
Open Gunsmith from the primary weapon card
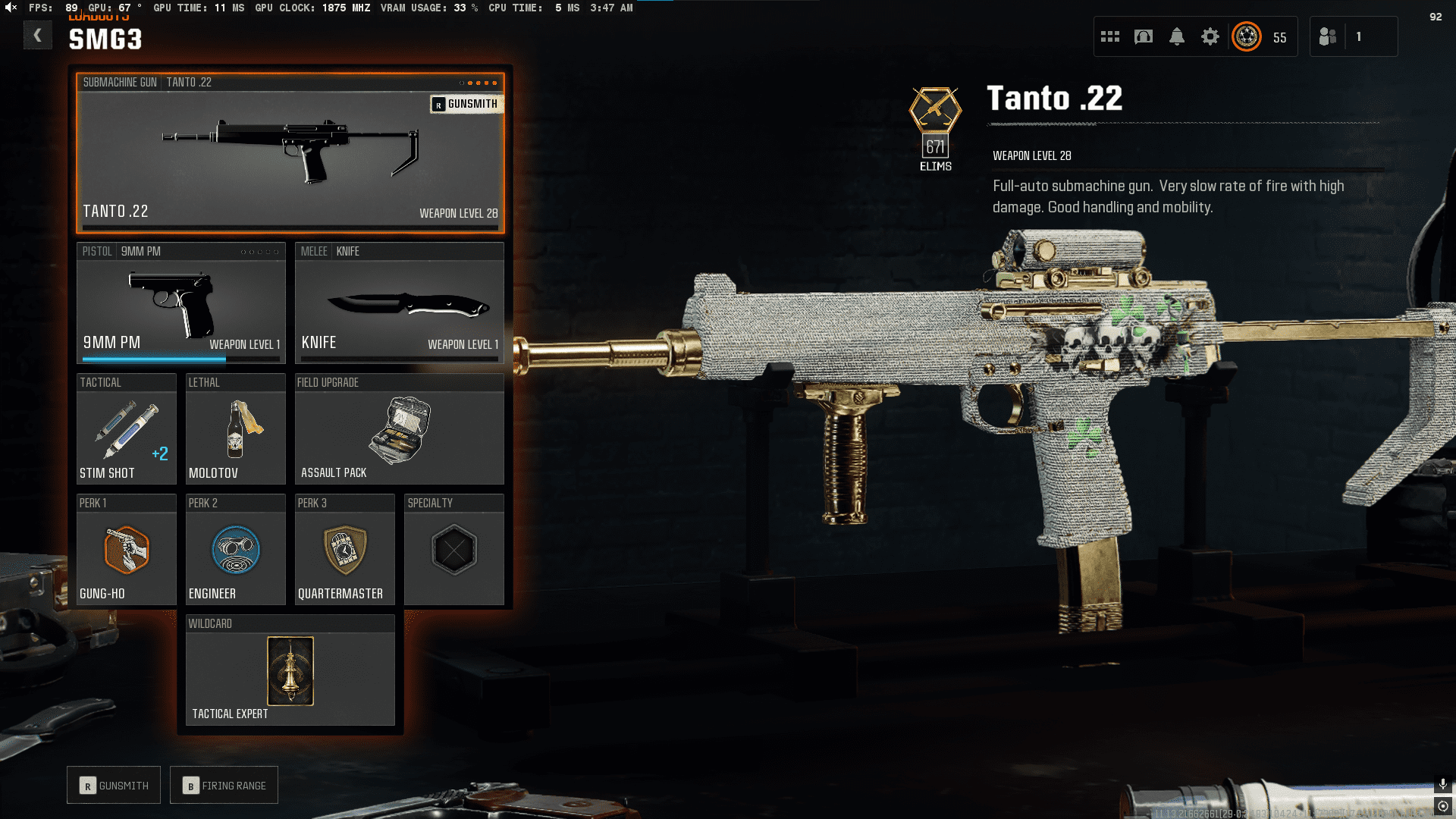[466, 104]
